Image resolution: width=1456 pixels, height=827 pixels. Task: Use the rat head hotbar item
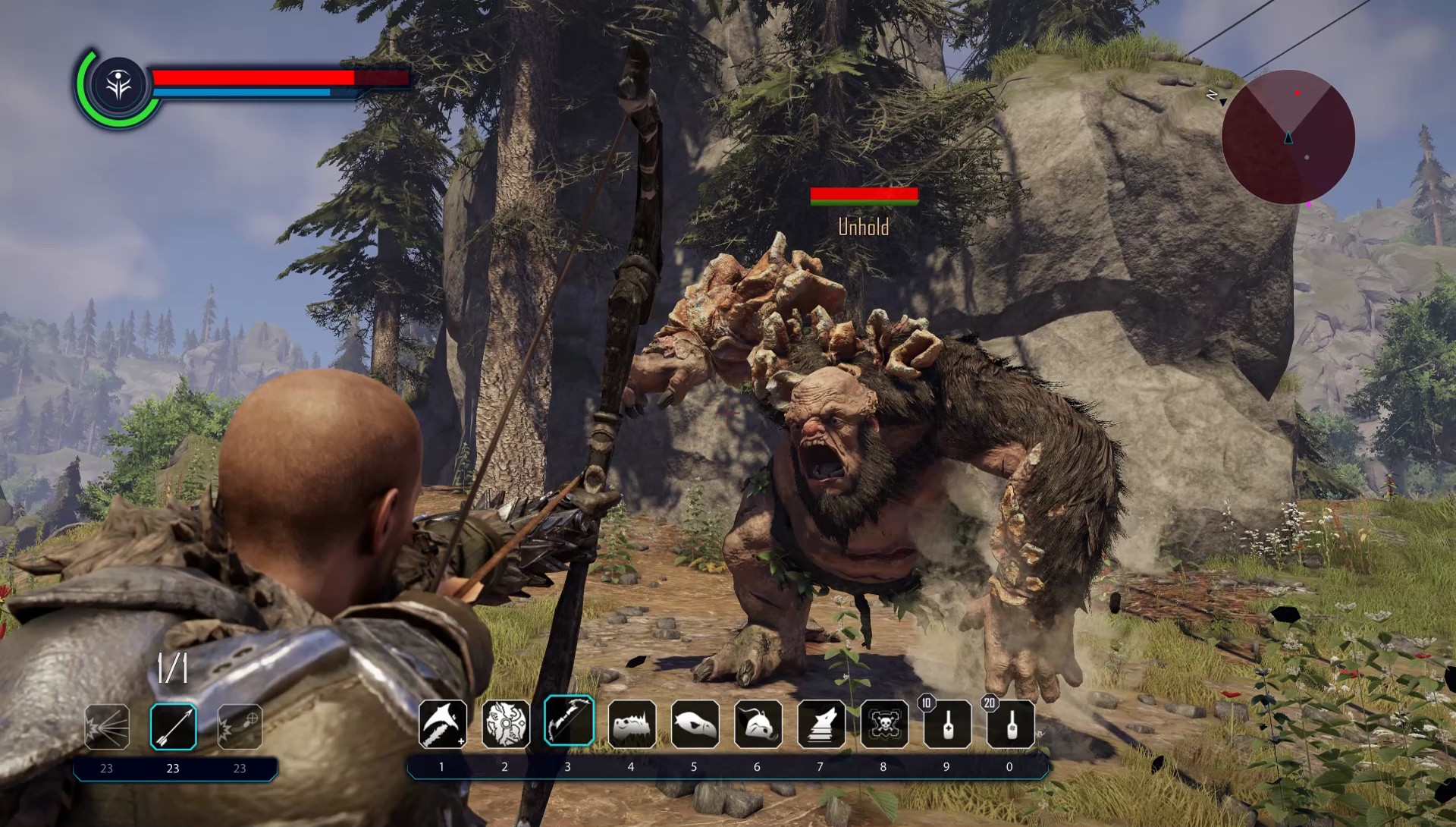[758, 724]
